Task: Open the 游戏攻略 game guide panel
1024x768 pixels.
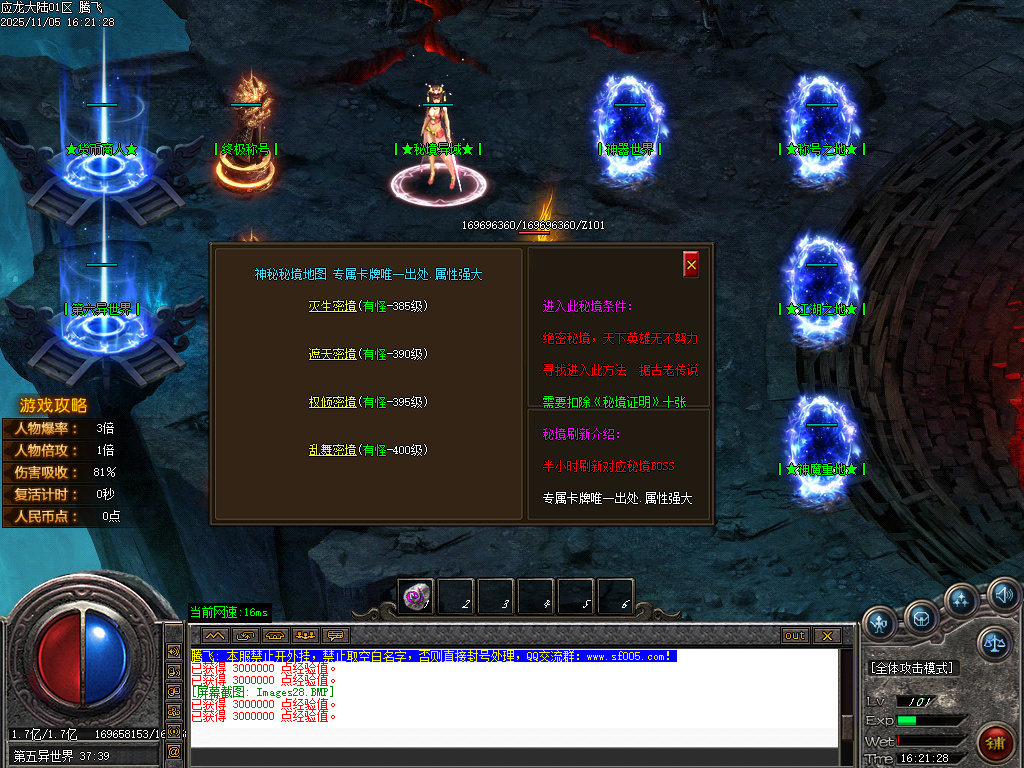Action: click(54, 406)
